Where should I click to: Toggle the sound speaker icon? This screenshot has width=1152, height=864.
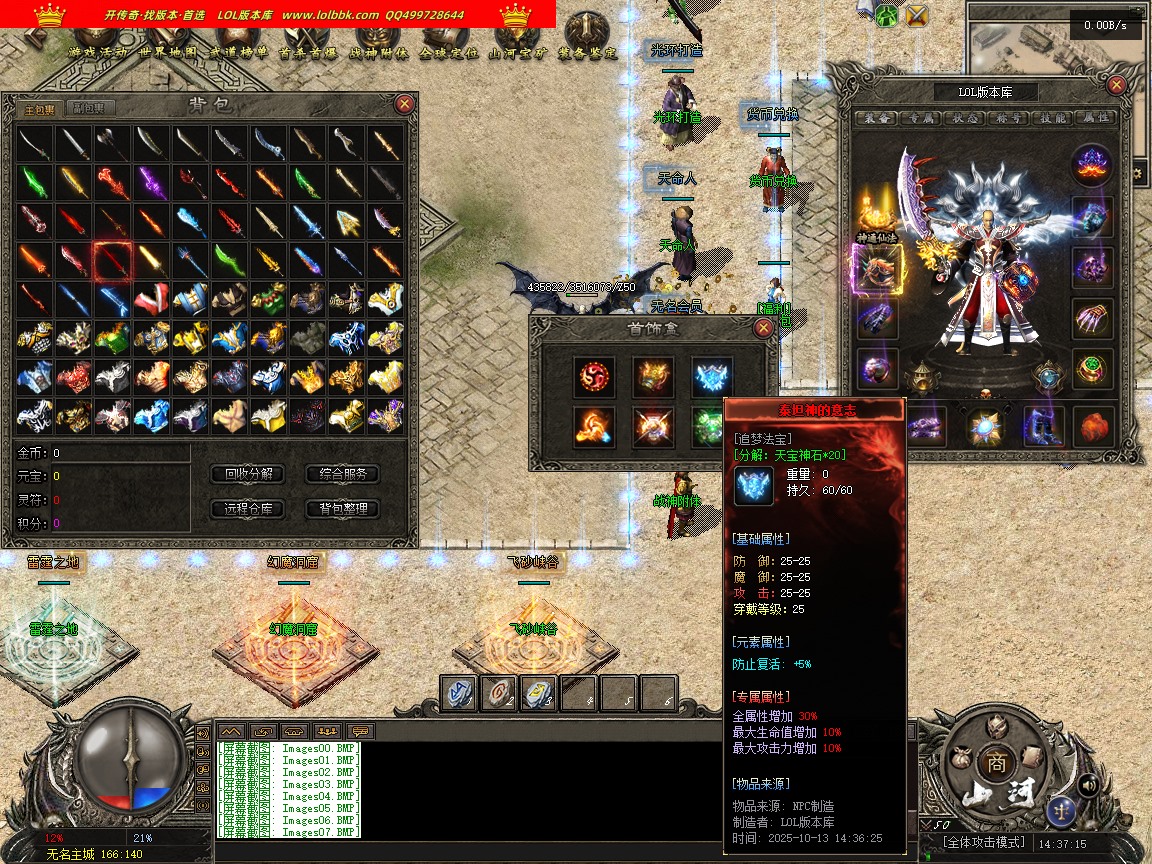[1088, 785]
